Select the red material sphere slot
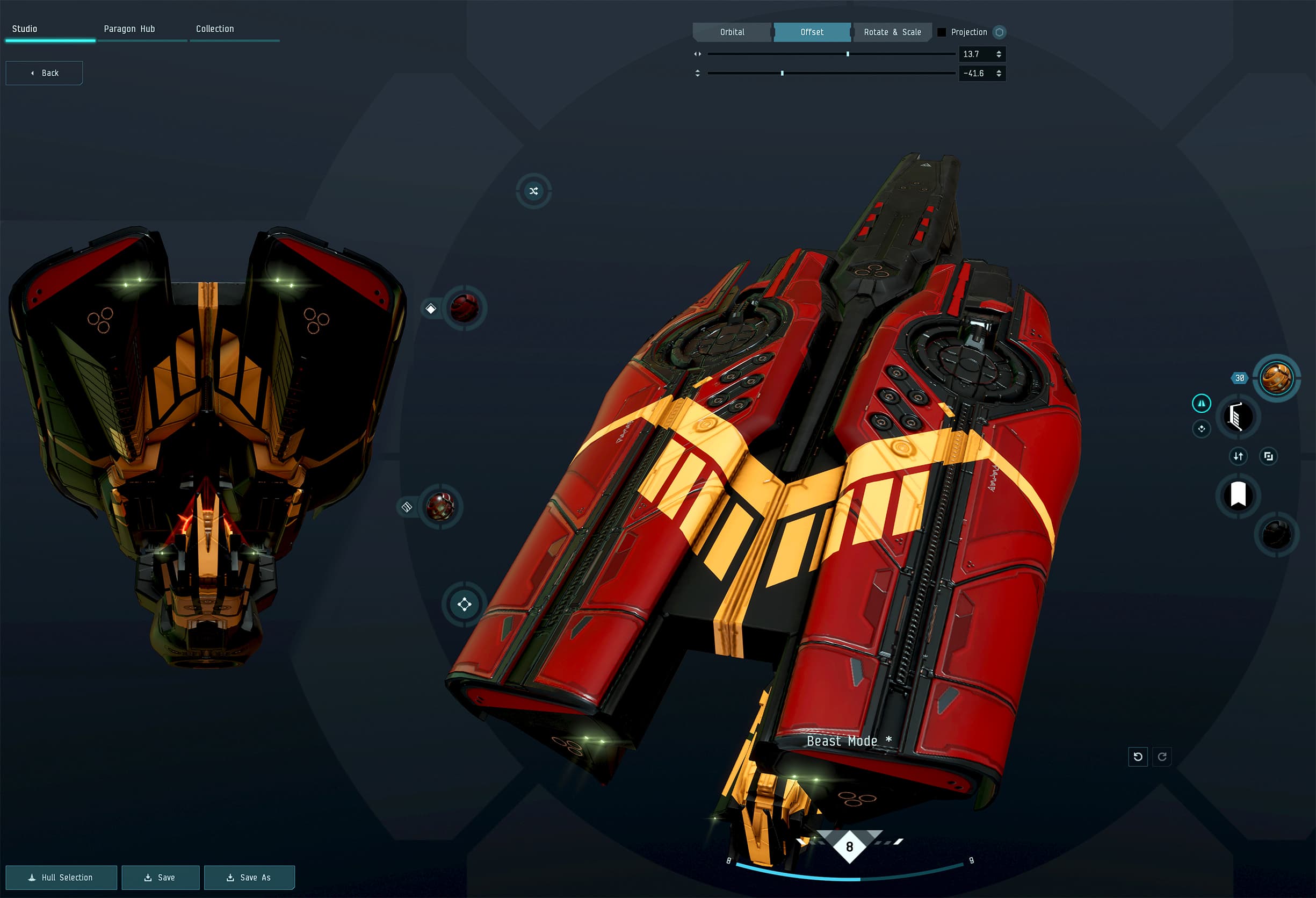 (x=464, y=309)
